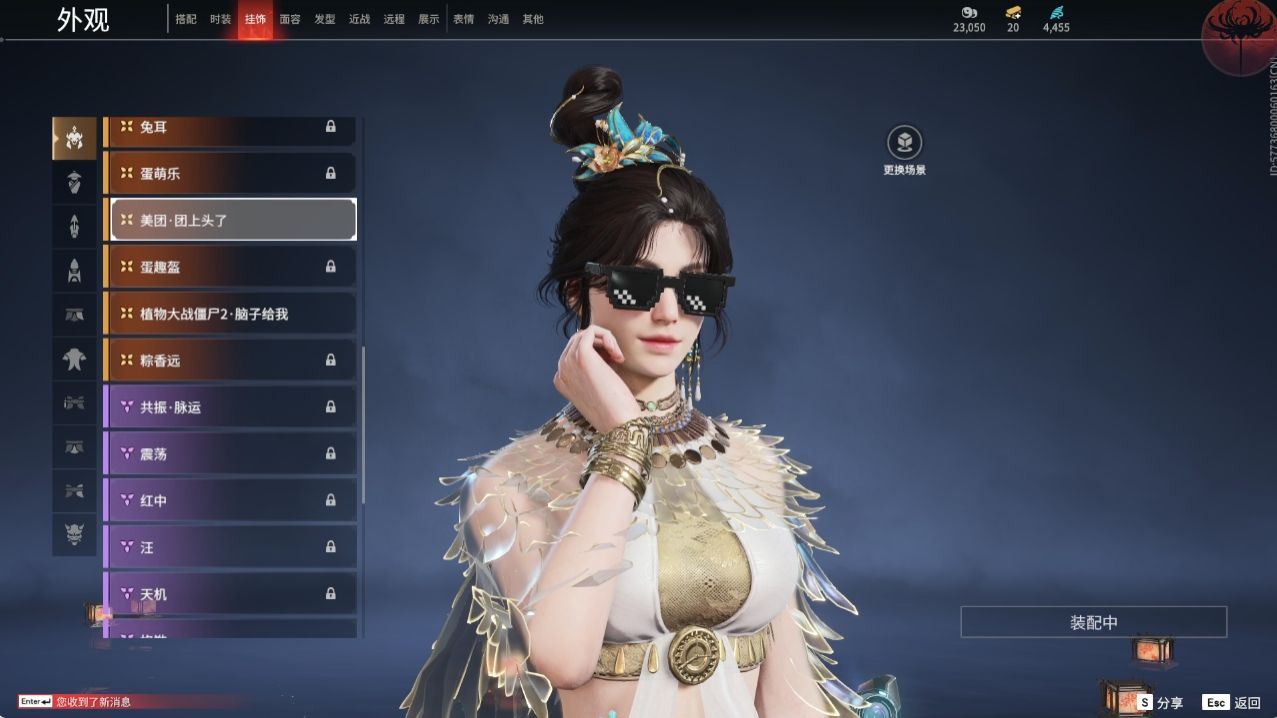Switch to the 搭配 tab

click(186, 19)
